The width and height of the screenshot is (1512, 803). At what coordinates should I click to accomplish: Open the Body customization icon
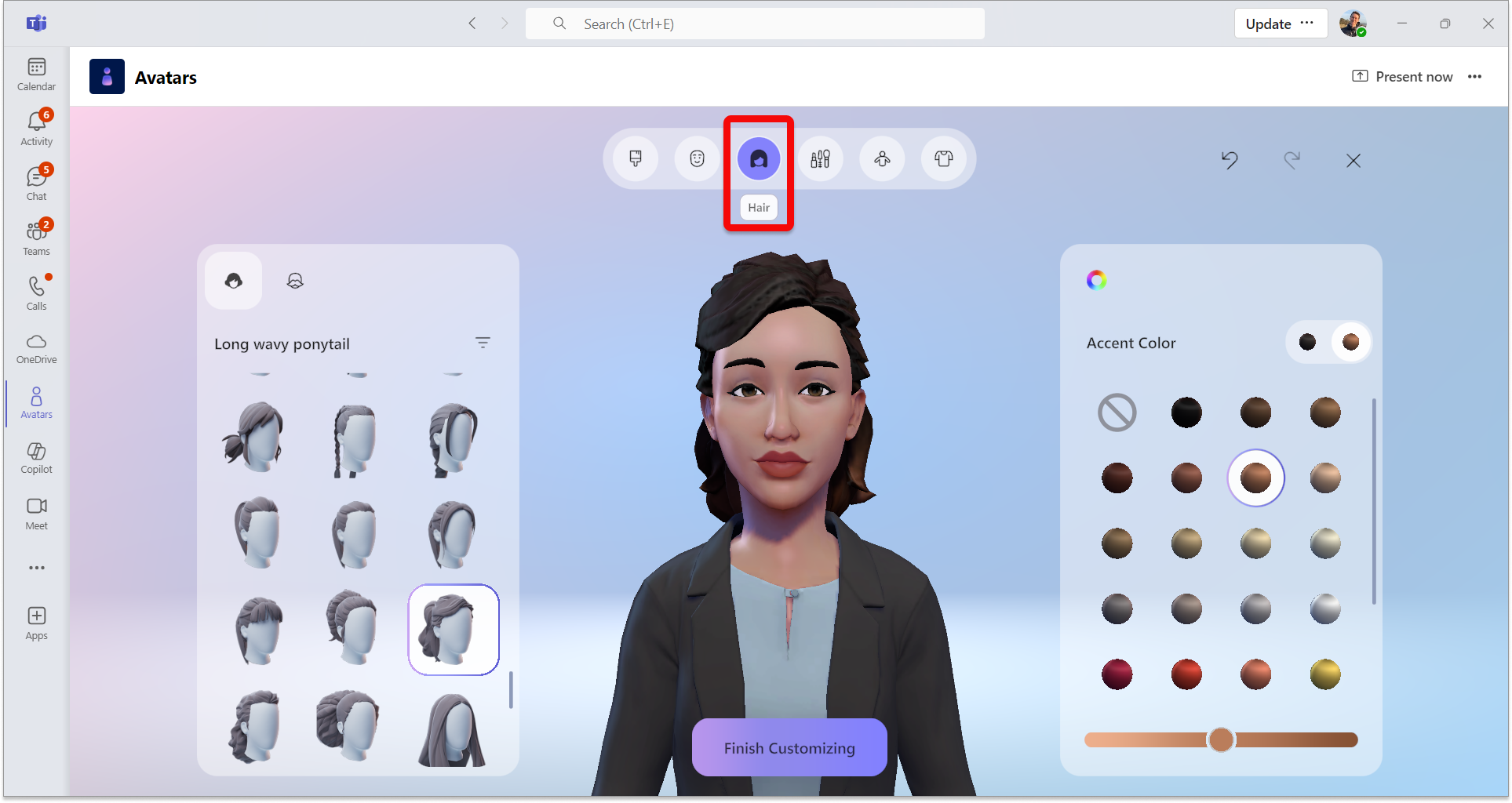[x=882, y=158]
